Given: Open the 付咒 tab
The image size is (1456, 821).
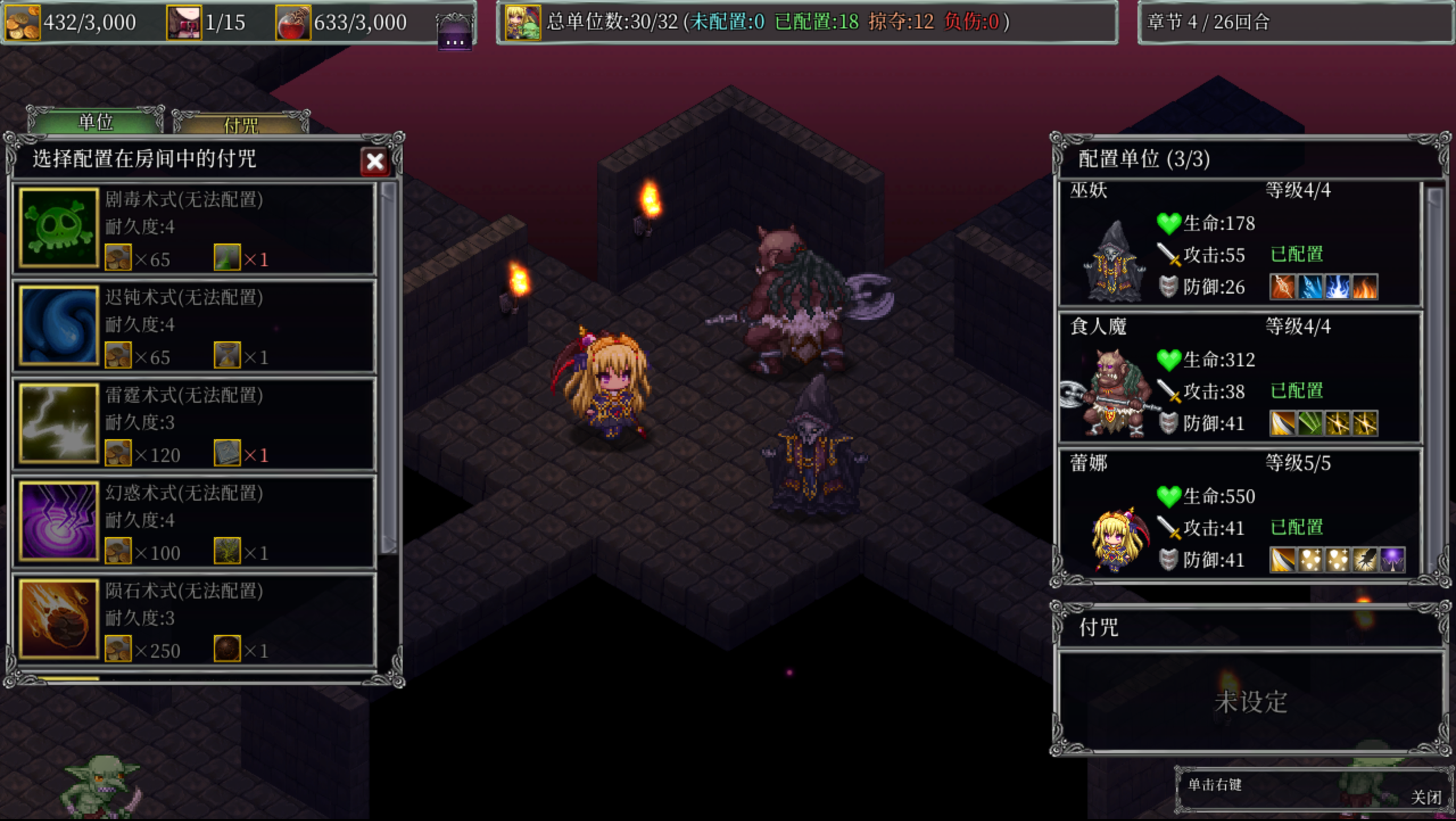Looking at the screenshot, I should (x=241, y=124).
